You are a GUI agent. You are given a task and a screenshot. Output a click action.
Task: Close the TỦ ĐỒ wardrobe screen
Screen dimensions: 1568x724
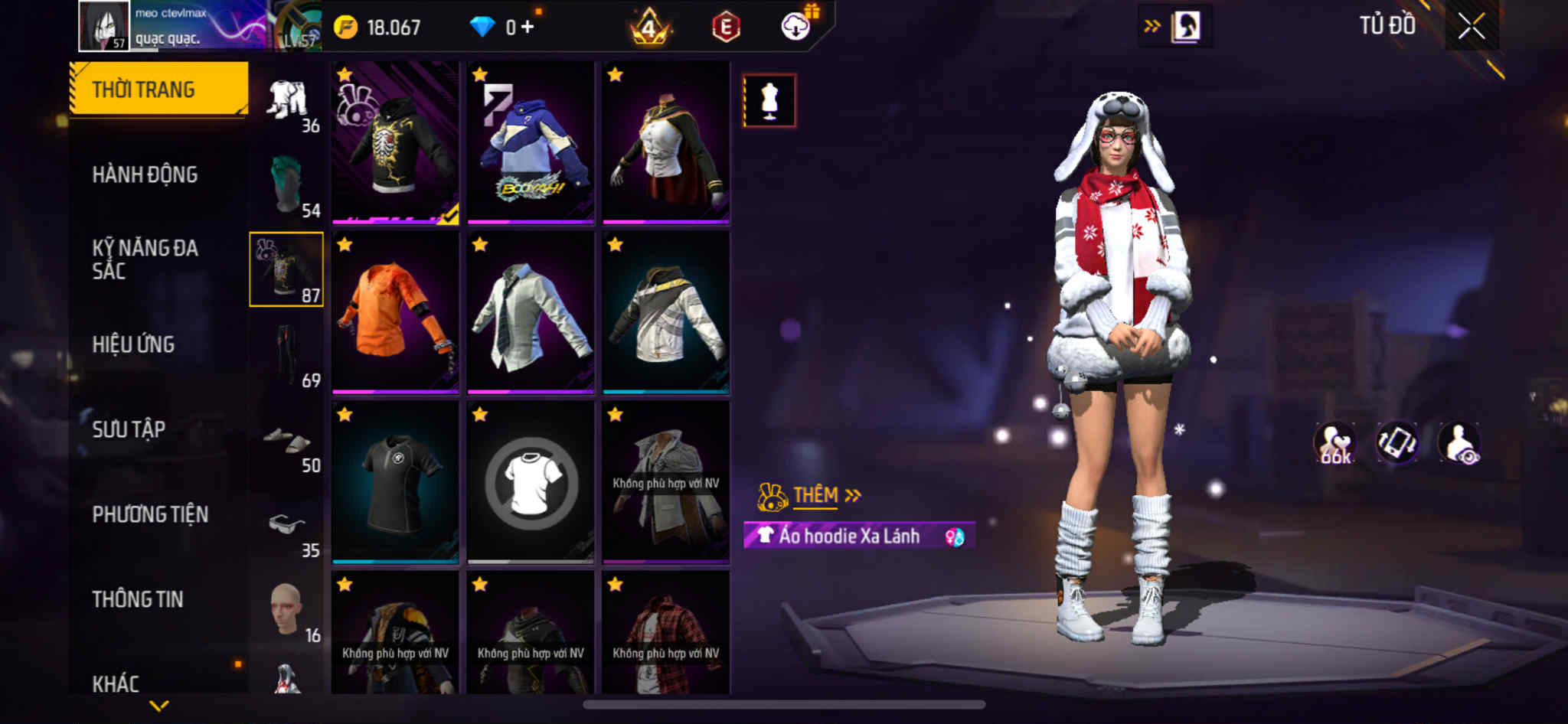(x=1471, y=27)
